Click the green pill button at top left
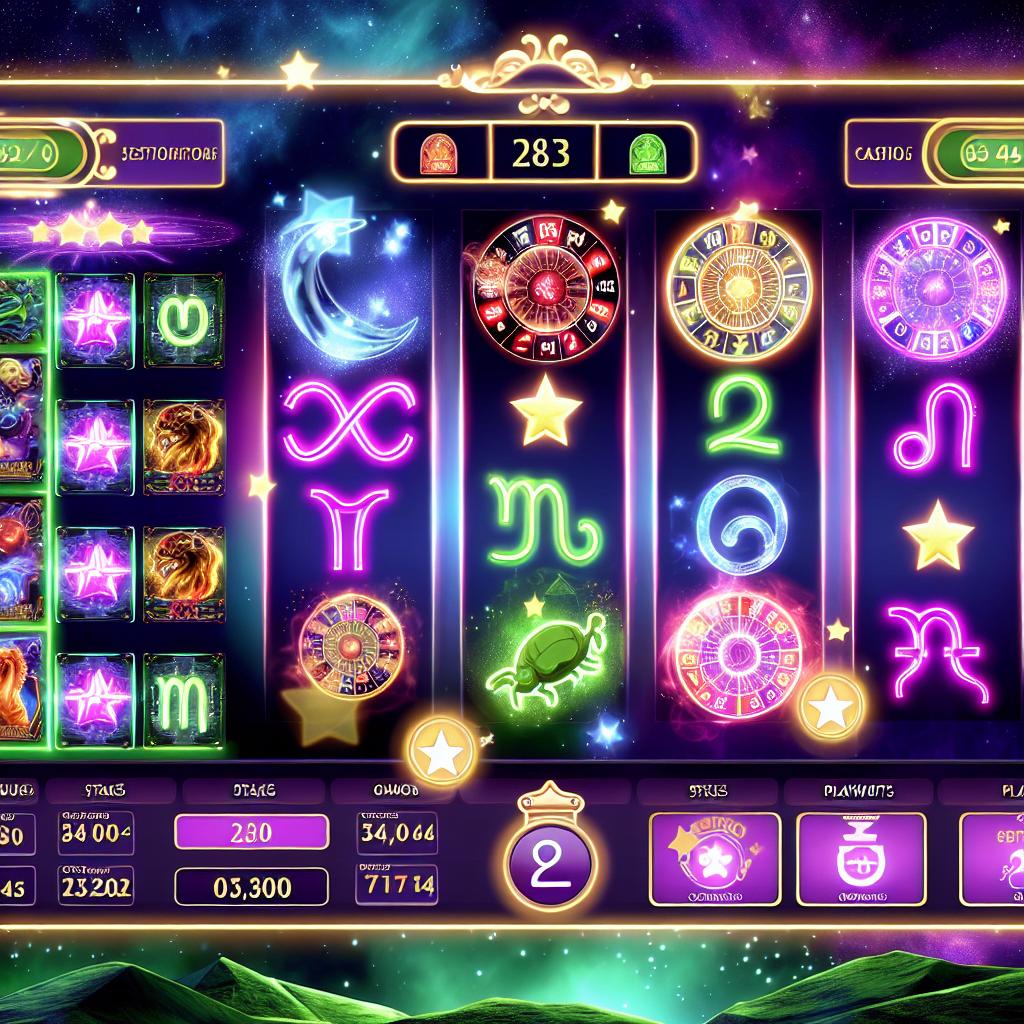The width and height of the screenshot is (1024, 1024). [x=40, y=153]
